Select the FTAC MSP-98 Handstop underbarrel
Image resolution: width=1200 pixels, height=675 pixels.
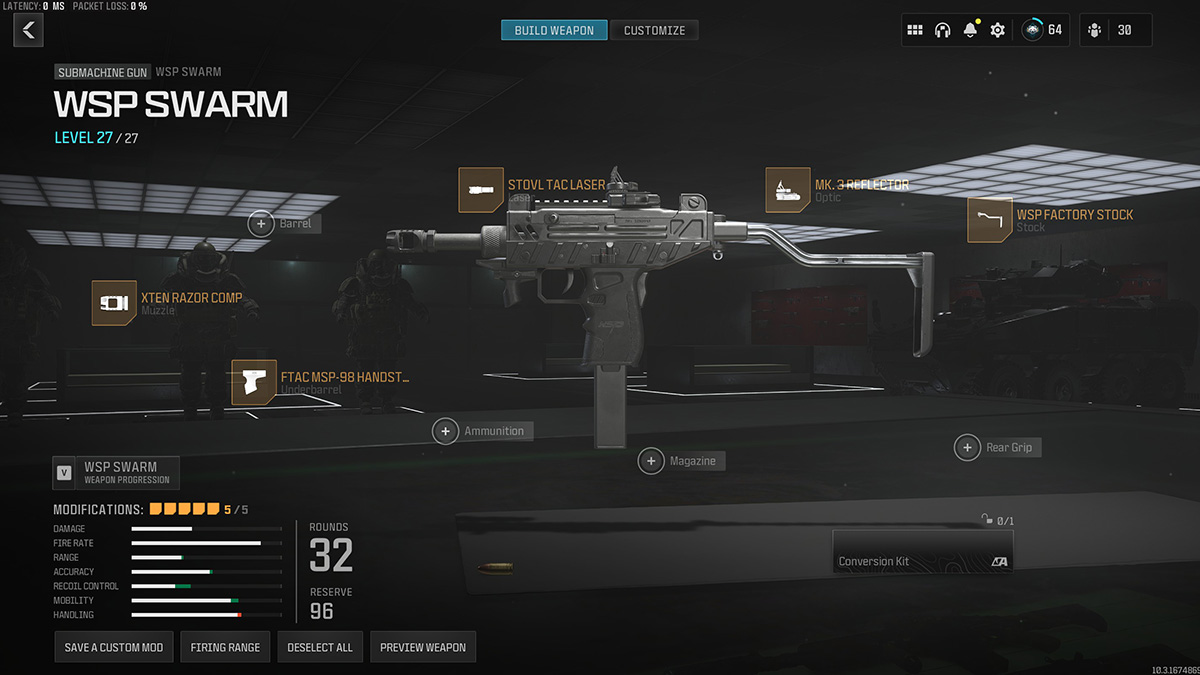pyautogui.click(x=254, y=383)
